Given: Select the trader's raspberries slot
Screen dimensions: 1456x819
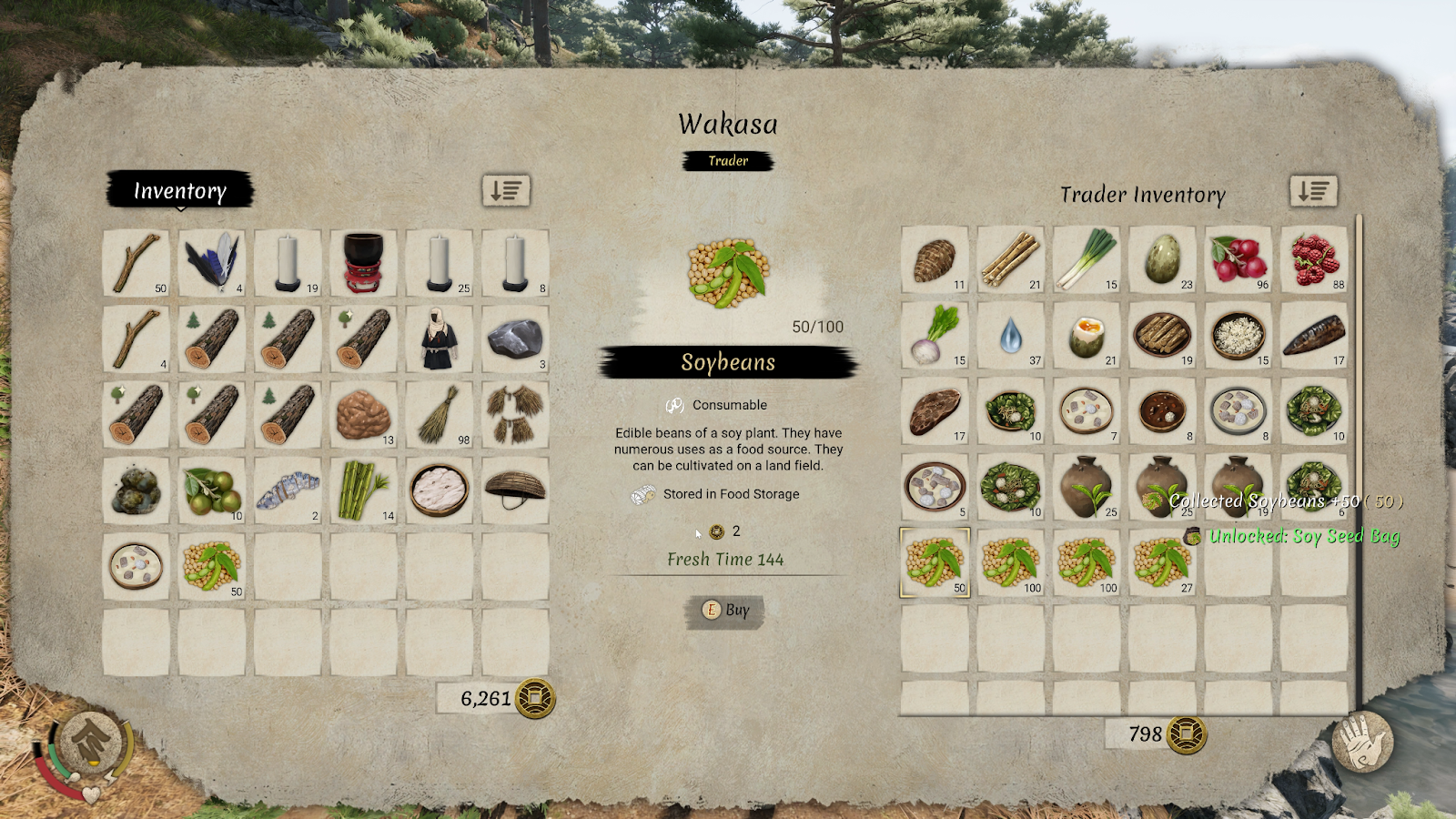Looking at the screenshot, I should click(1314, 259).
